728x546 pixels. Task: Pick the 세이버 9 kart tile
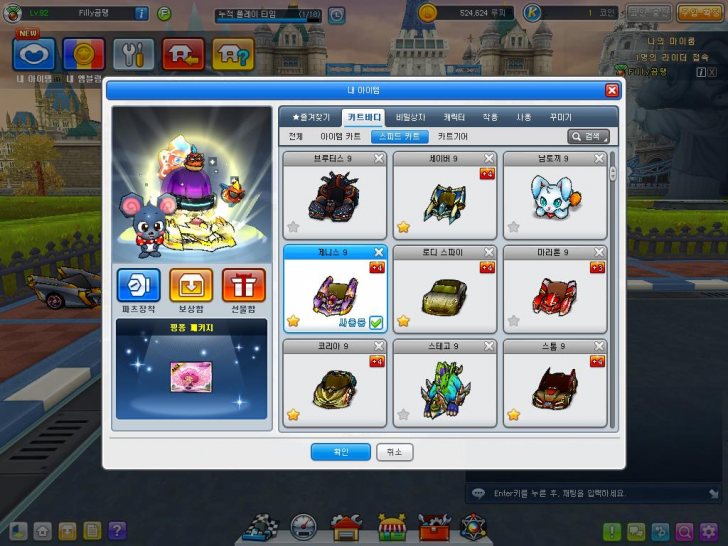click(x=444, y=197)
